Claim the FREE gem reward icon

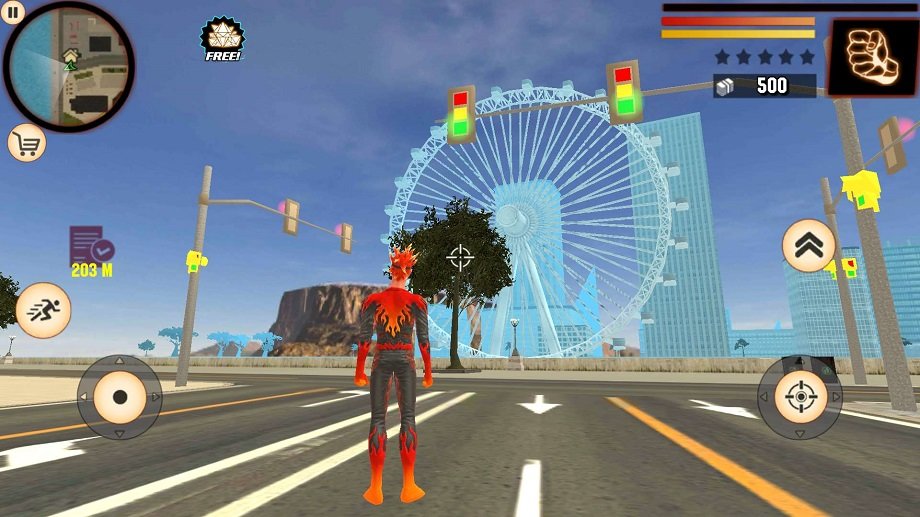(222, 40)
